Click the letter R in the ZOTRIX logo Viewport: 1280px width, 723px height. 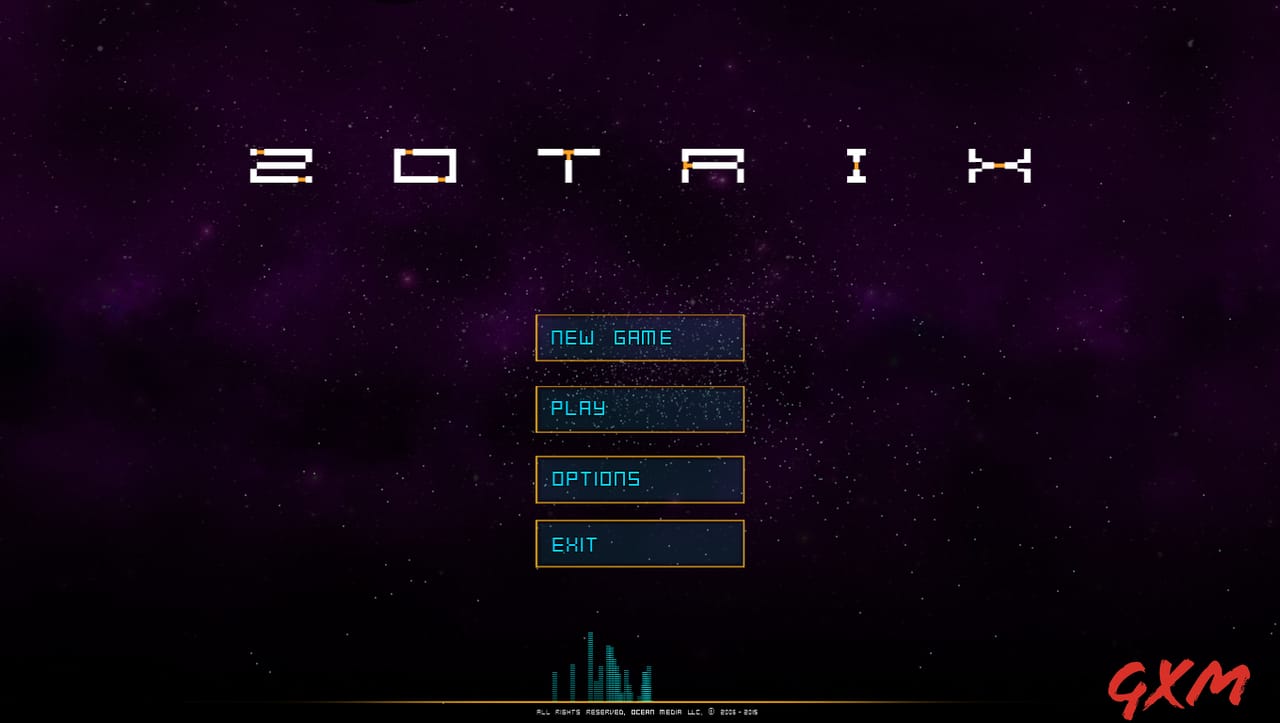(712, 165)
